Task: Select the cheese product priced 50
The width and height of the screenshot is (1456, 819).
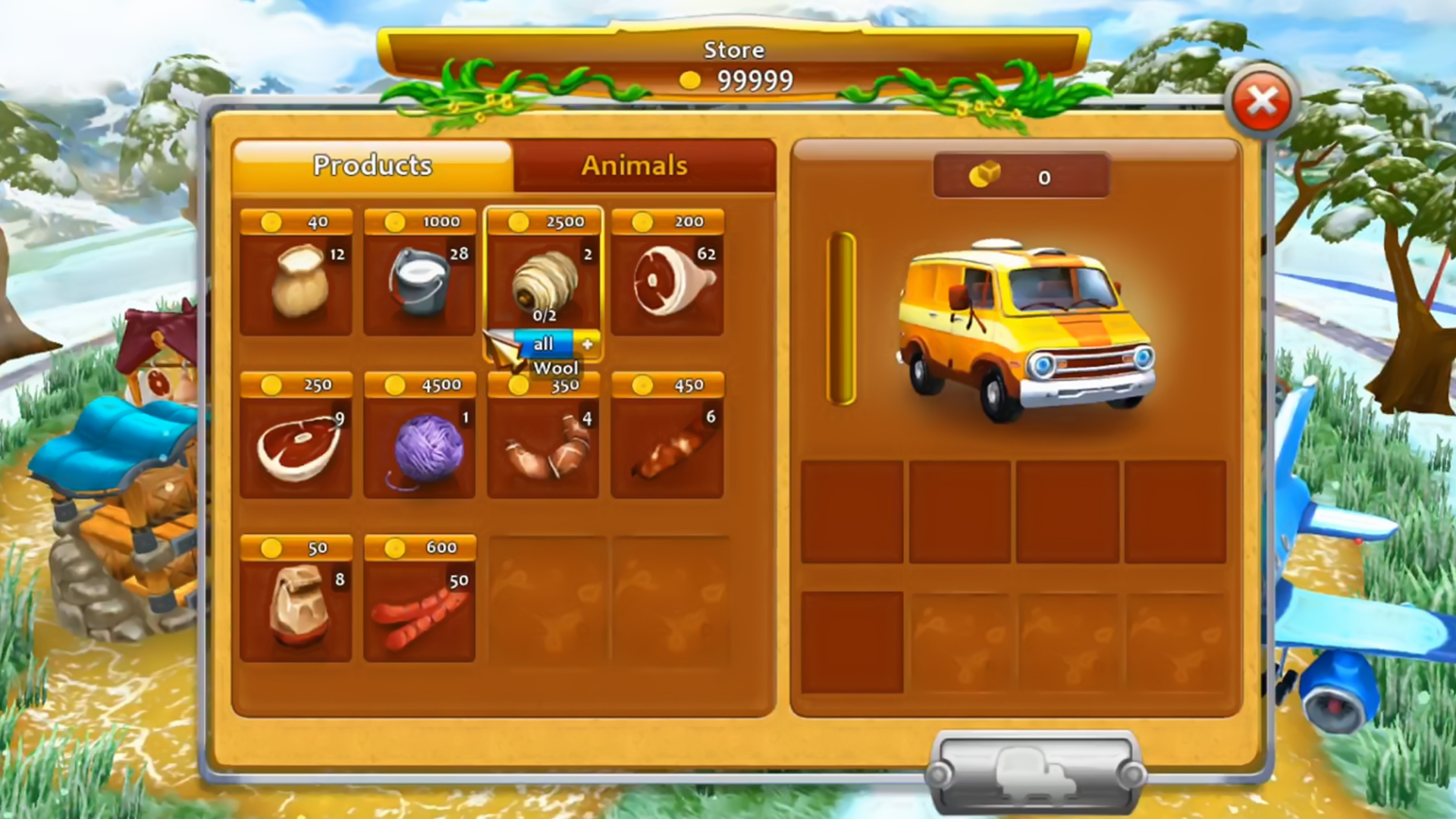Action: 296,607
